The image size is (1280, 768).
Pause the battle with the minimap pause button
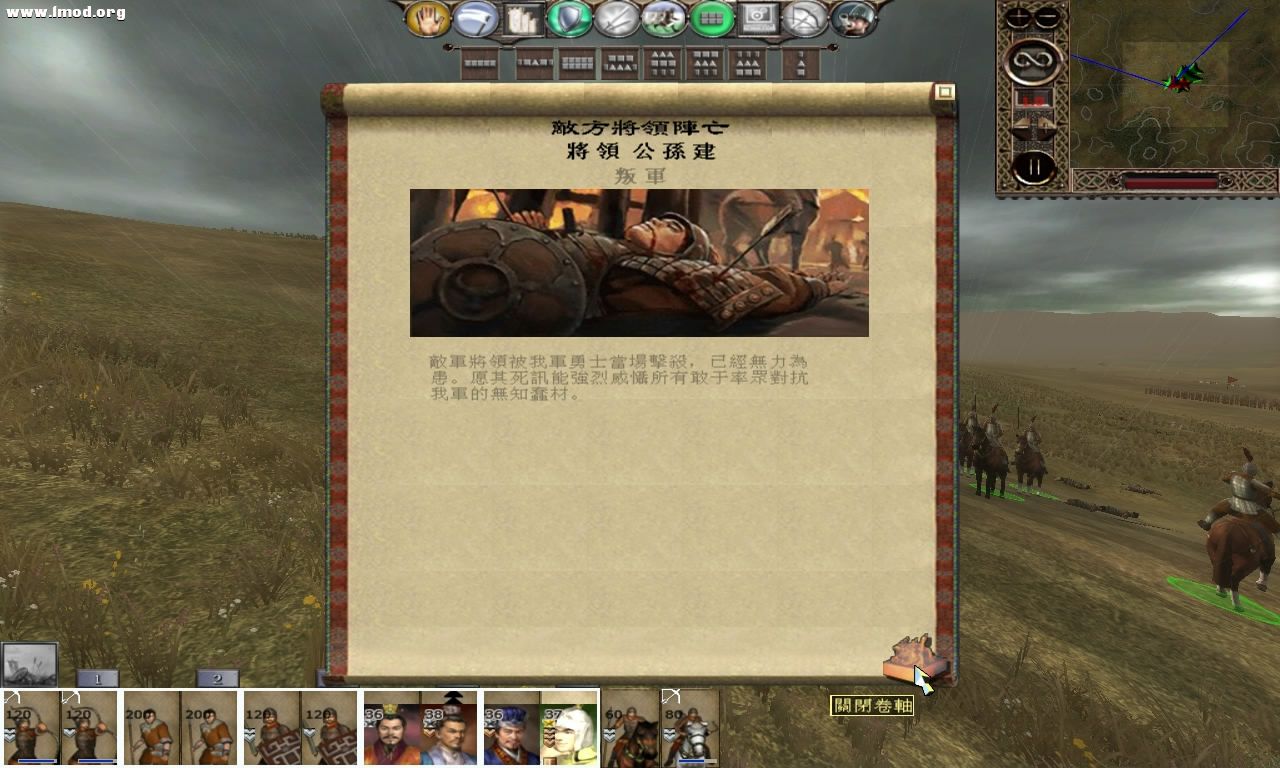pos(1033,167)
